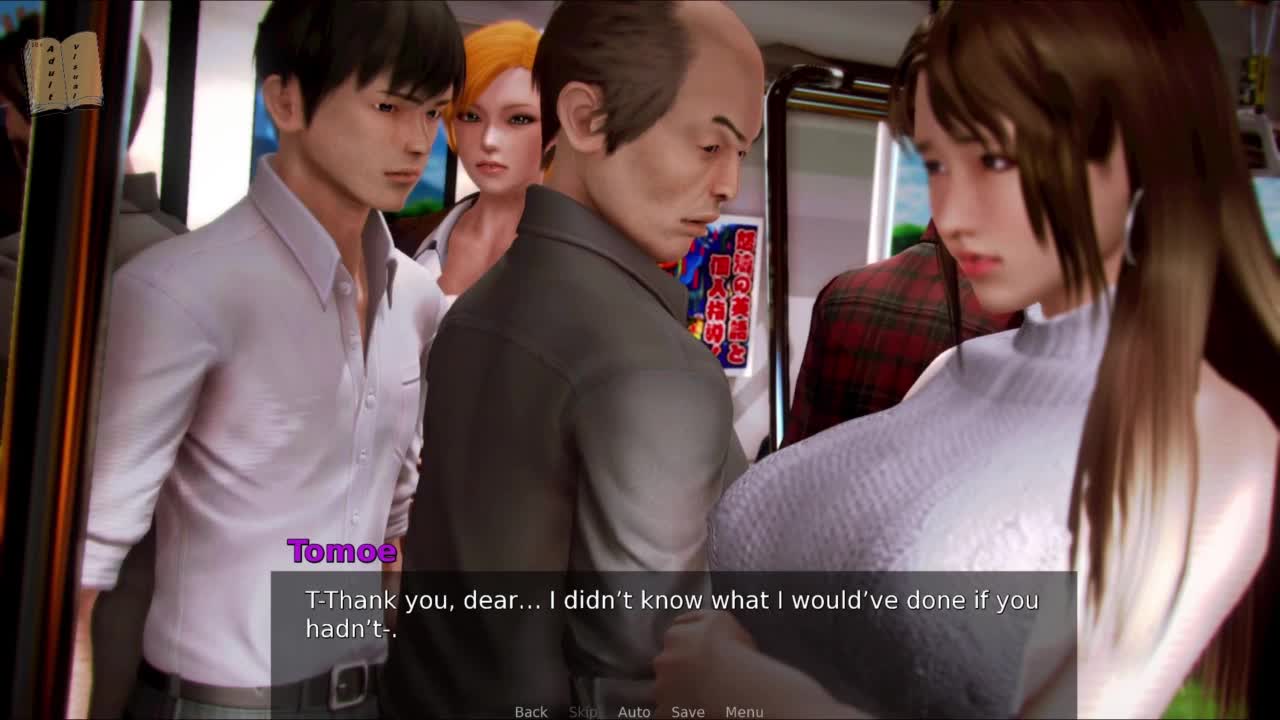Go back to the previous dialogue line
The image size is (1280, 720).
(x=531, y=712)
